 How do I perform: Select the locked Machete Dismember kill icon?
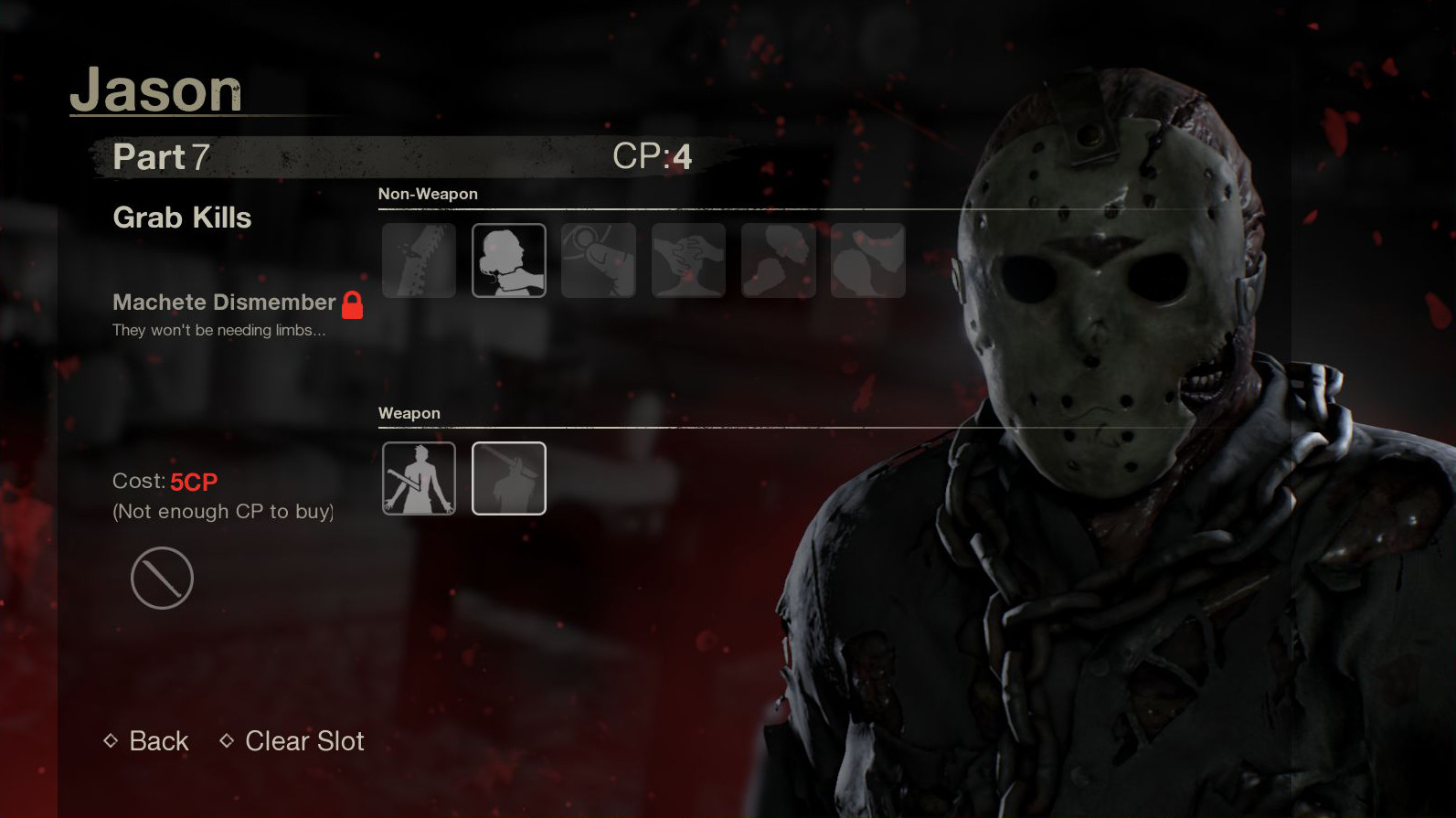[x=509, y=478]
